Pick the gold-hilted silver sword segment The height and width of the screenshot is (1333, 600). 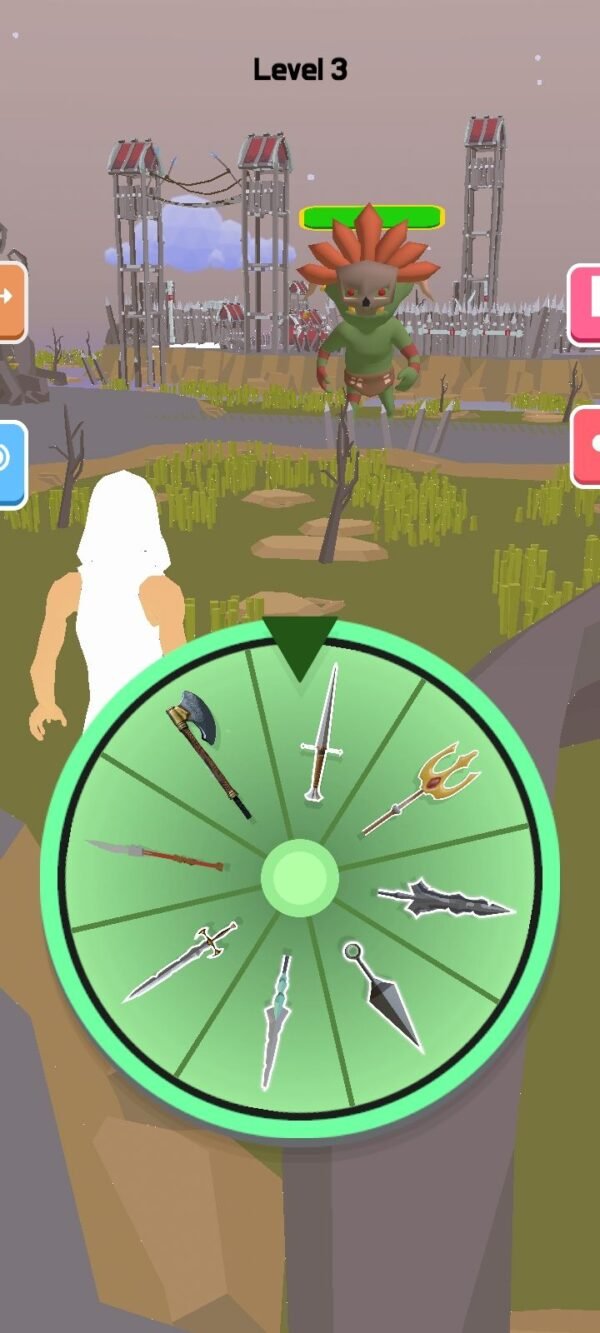pos(180,962)
